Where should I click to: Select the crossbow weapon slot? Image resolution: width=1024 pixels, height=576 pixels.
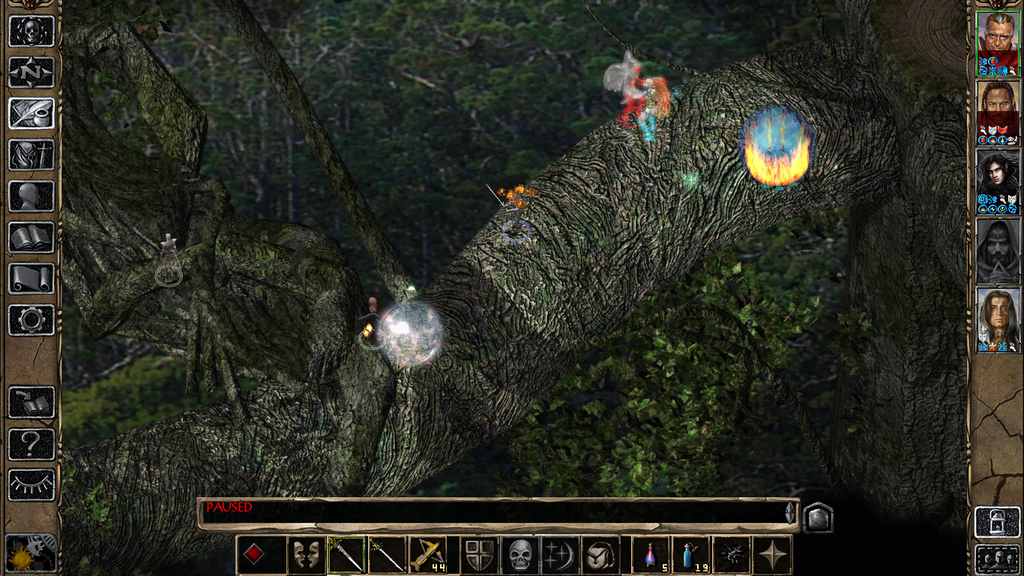[x=428, y=554]
